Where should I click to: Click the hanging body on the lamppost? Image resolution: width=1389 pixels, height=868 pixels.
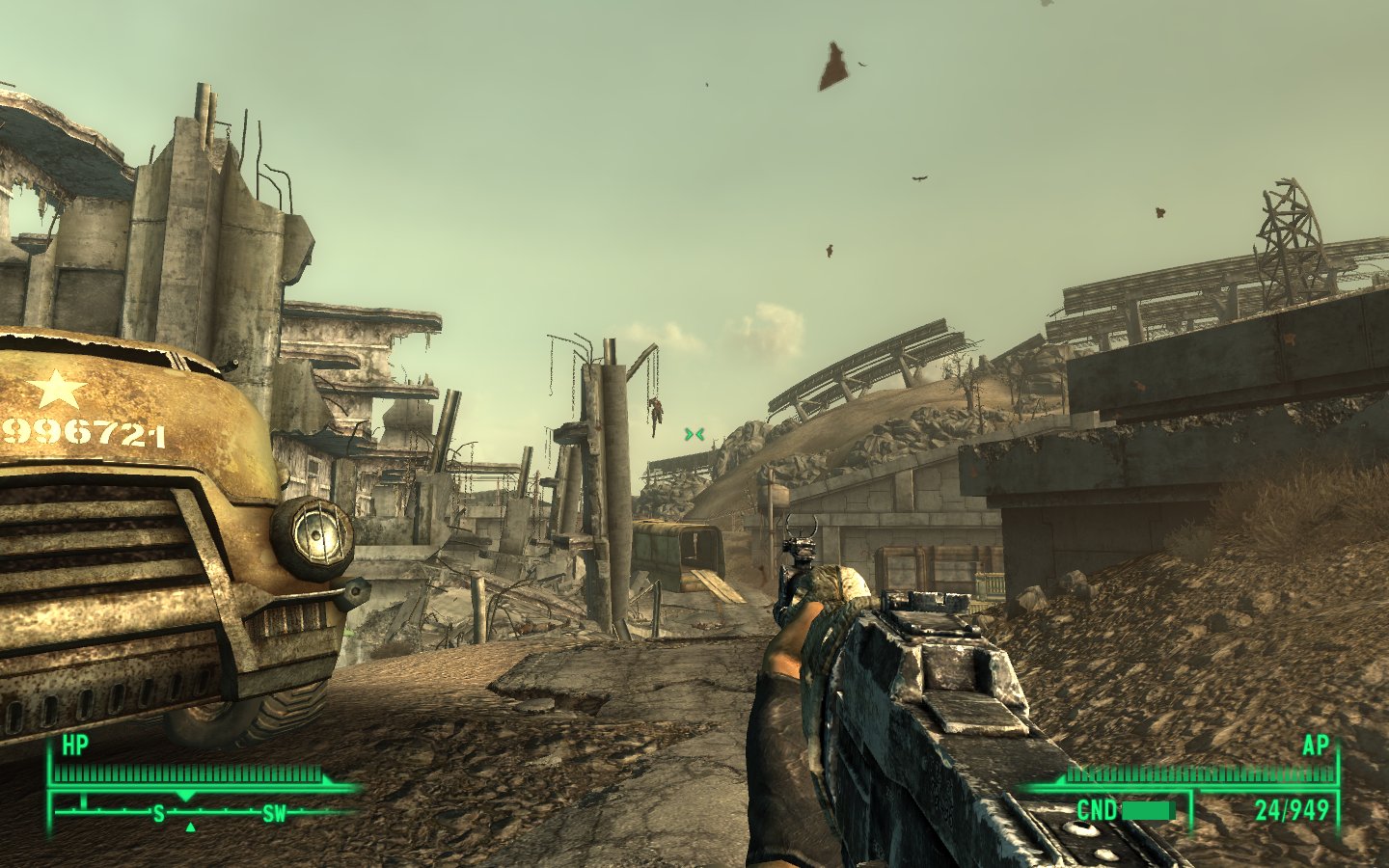[x=659, y=417]
